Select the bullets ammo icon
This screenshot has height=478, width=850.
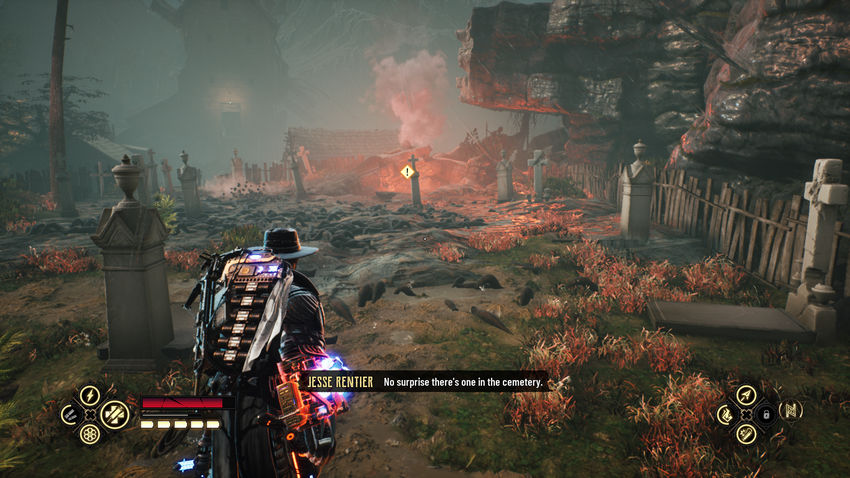(70, 414)
